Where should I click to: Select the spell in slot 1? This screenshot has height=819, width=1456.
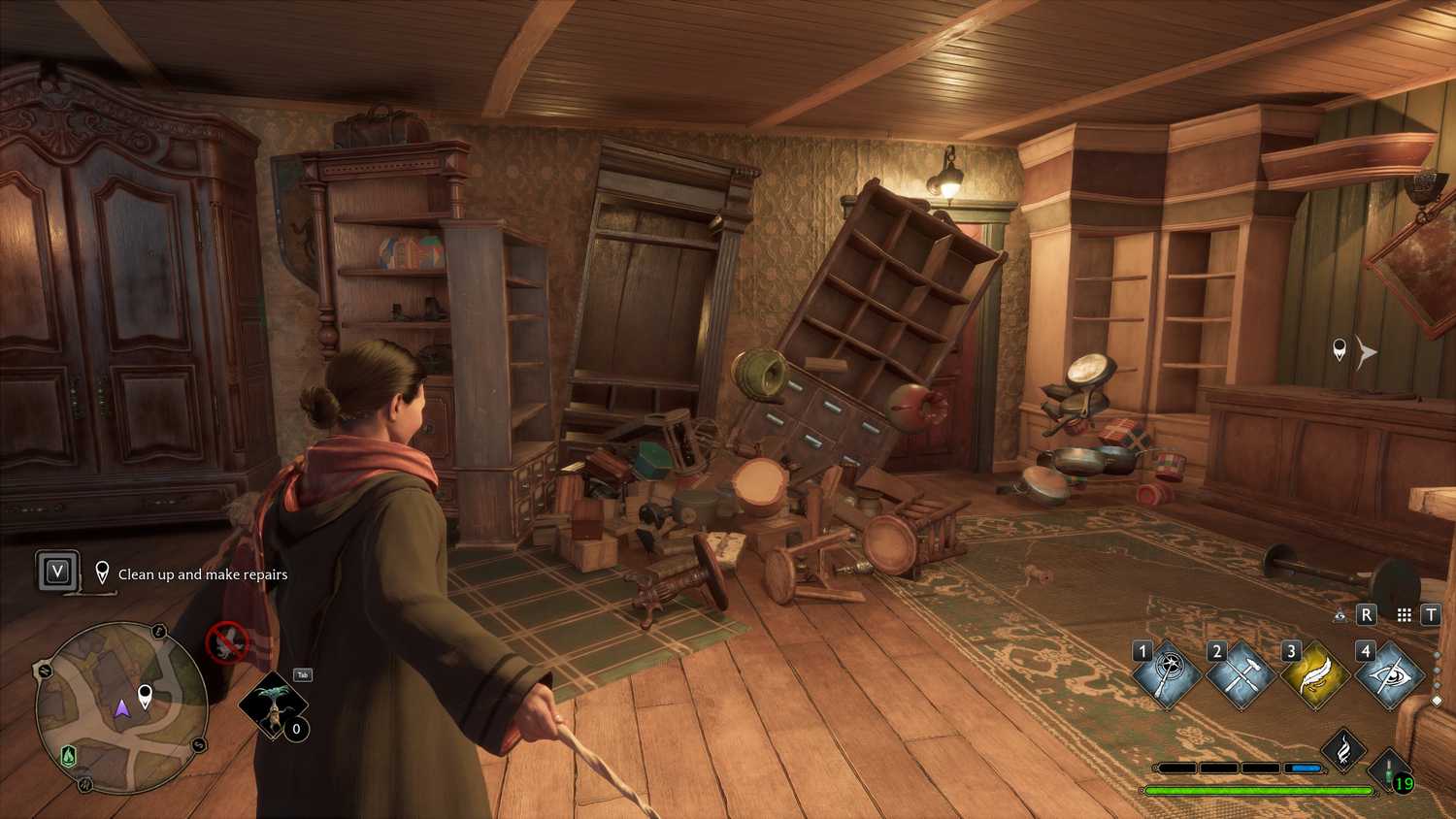coord(1168,673)
